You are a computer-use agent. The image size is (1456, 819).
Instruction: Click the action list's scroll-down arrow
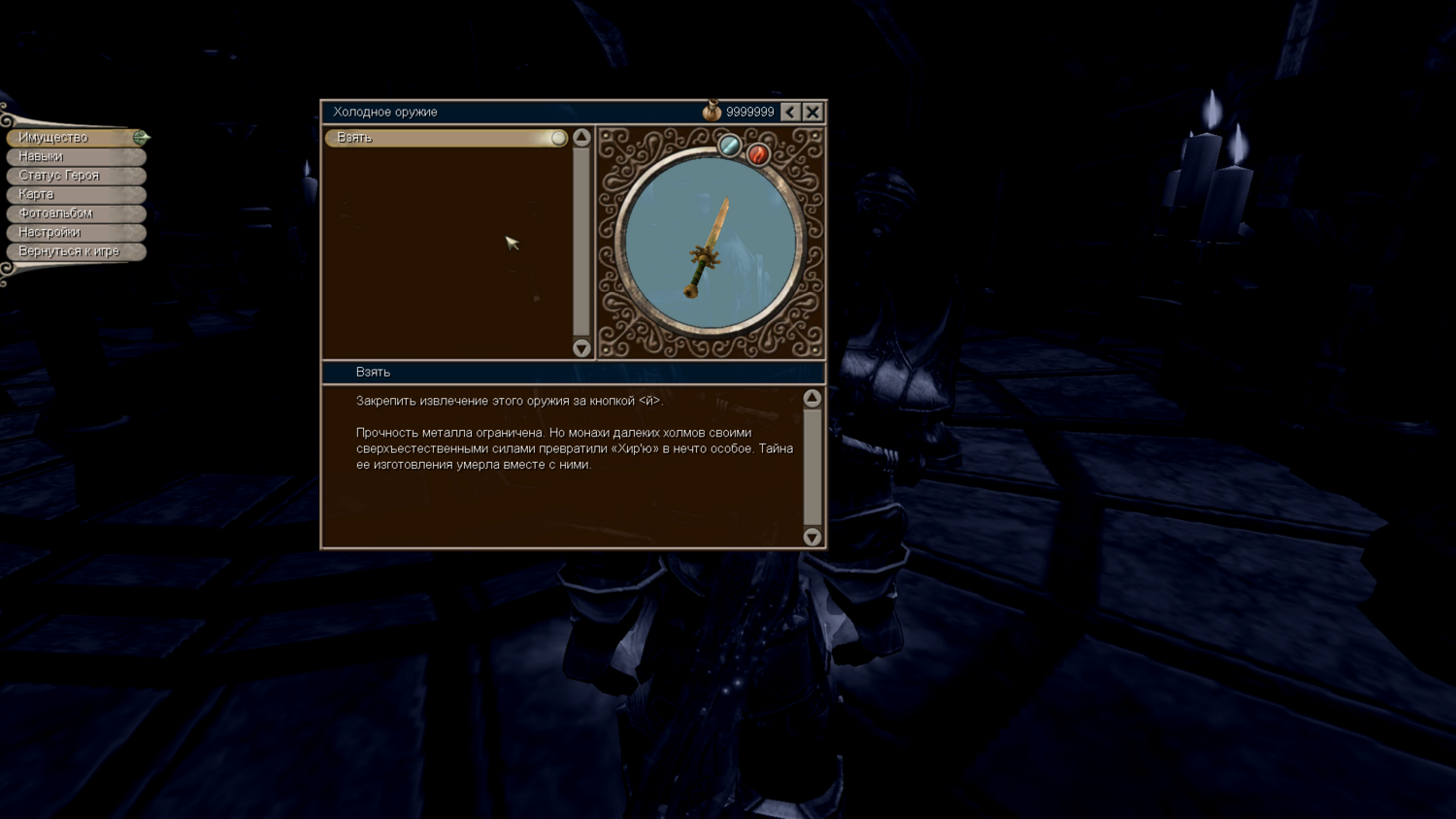pos(581,347)
